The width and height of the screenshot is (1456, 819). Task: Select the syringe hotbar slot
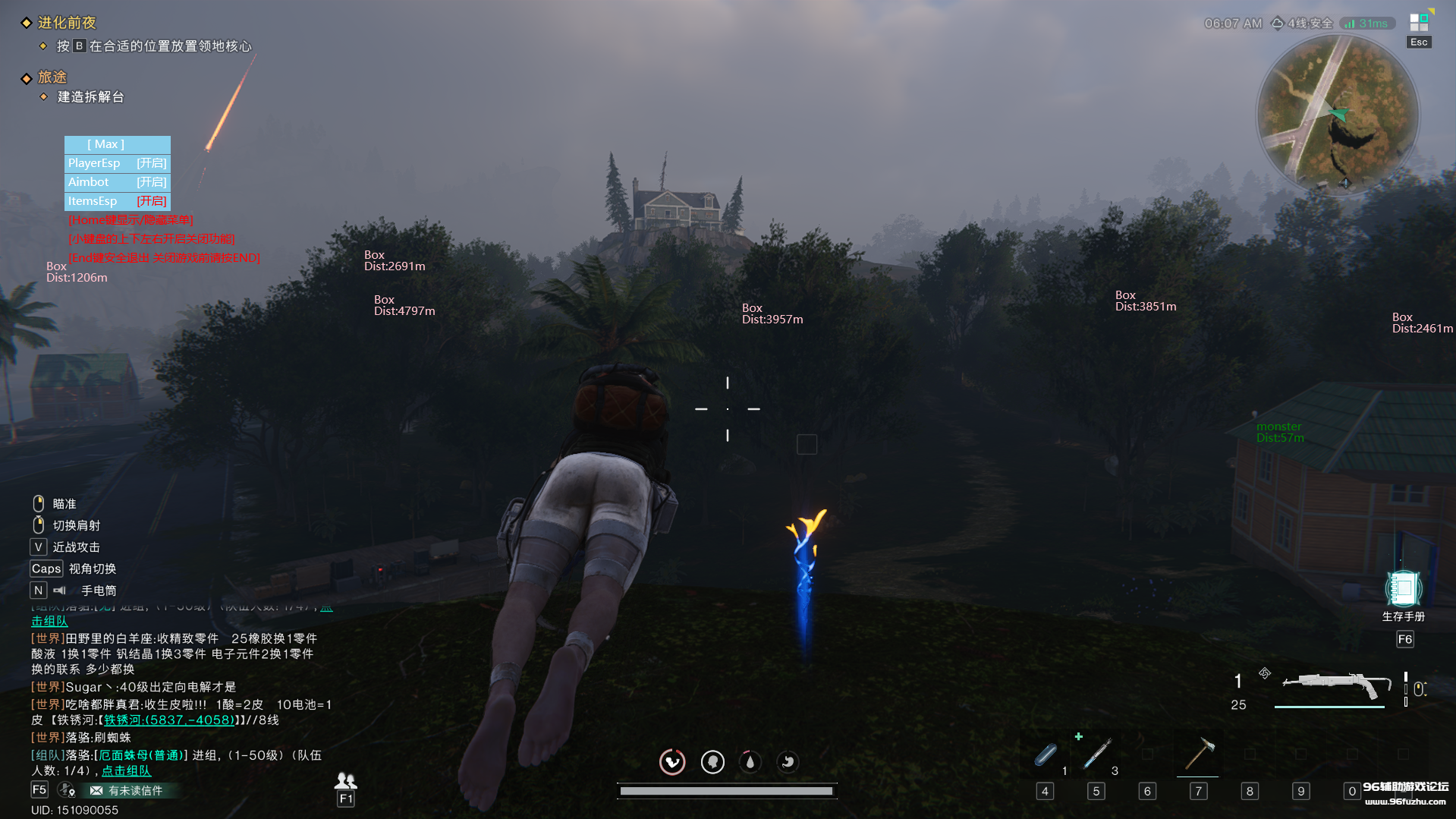(x=1096, y=755)
